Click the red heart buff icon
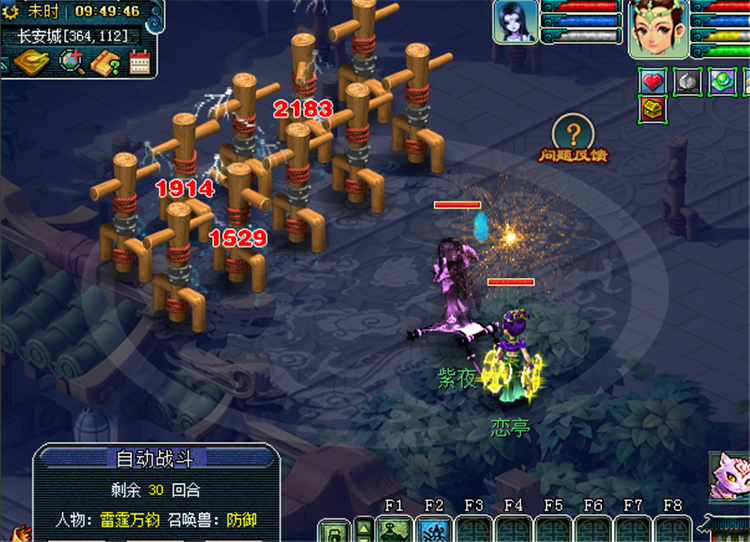The height and width of the screenshot is (542, 750). [653, 81]
